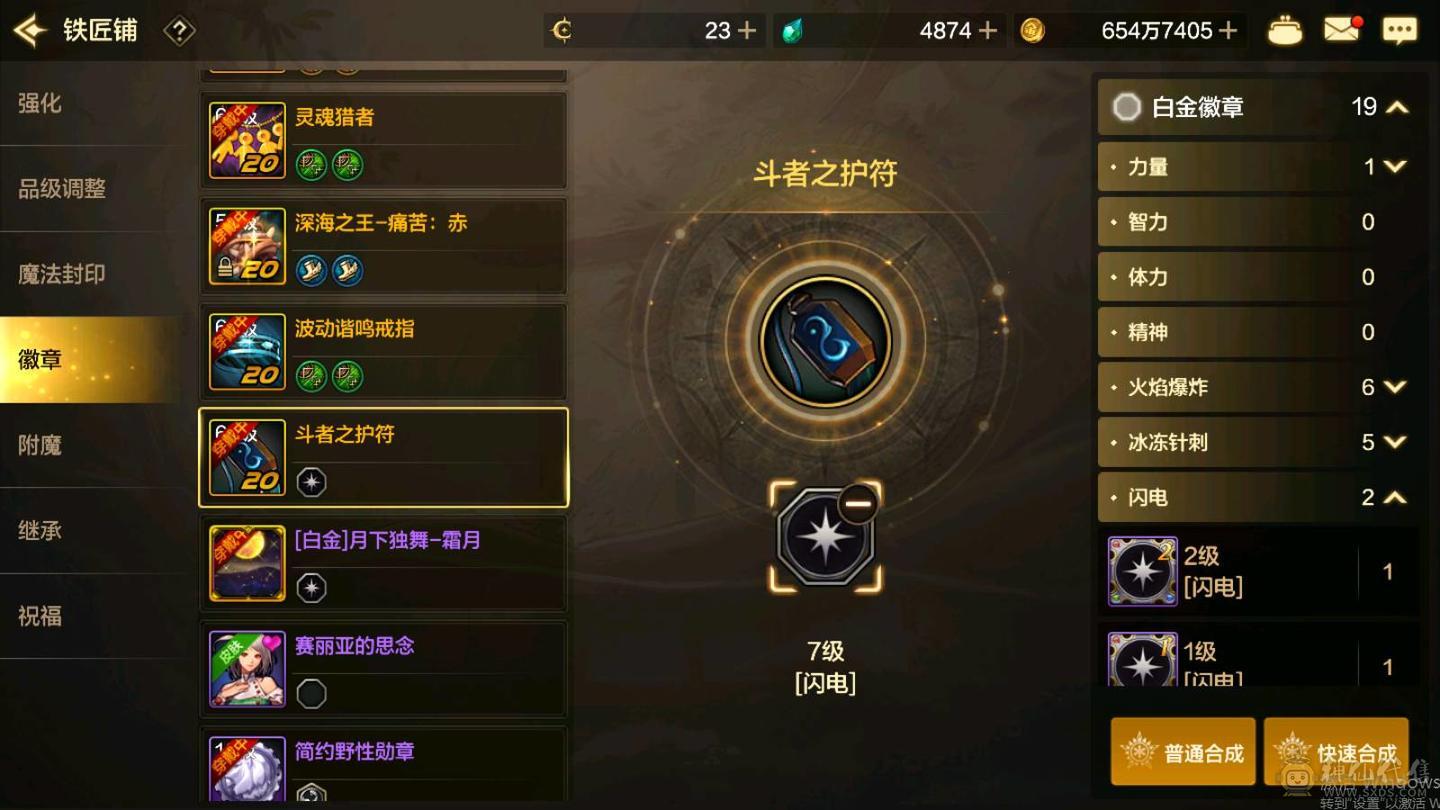Select the 赛丽亚的思念 item icon
The width and height of the screenshot is (1440, 810).
tap(247, 668)
